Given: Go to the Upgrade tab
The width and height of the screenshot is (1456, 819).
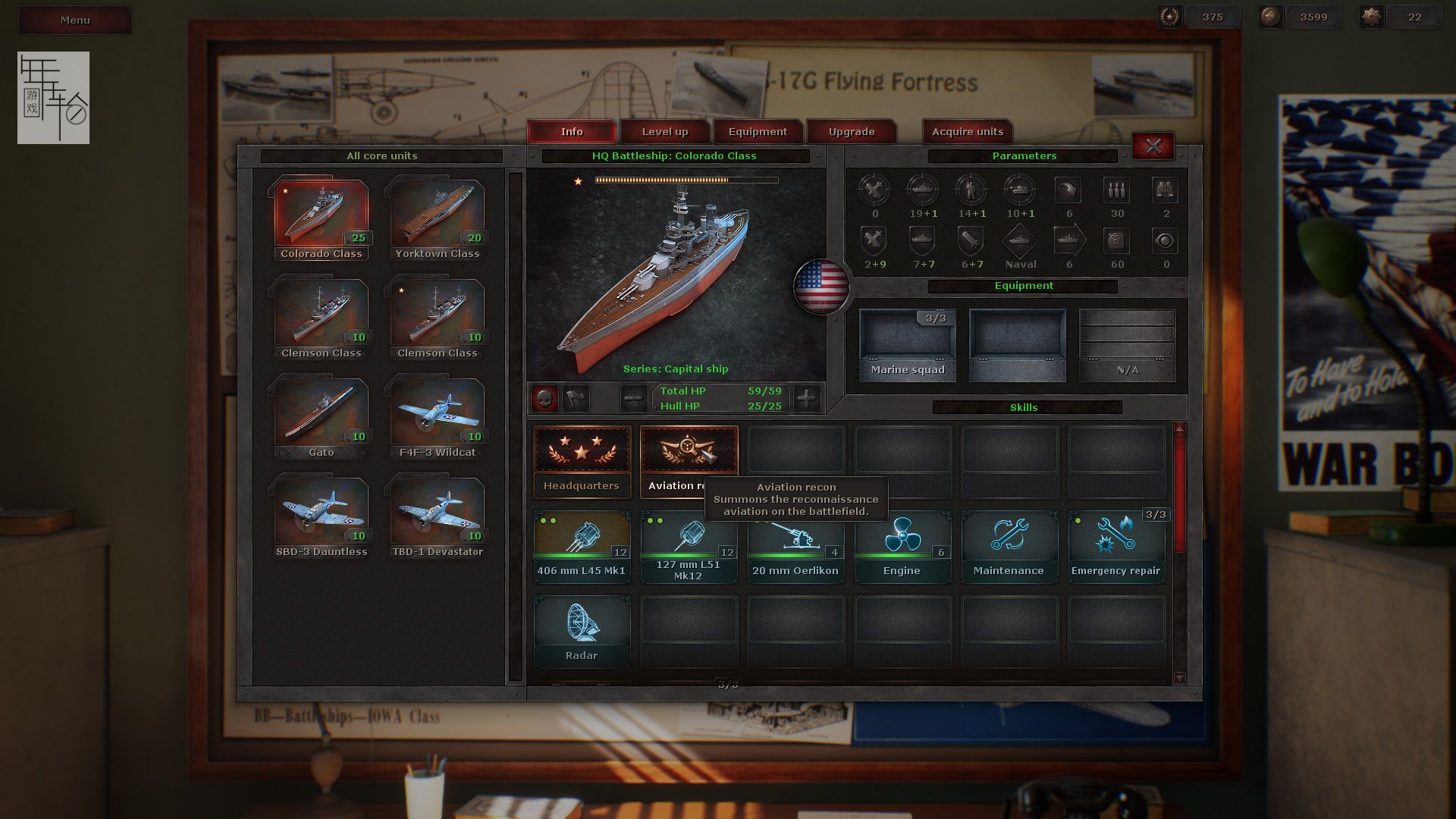Looking at the screenshot, I should (851, 132).
